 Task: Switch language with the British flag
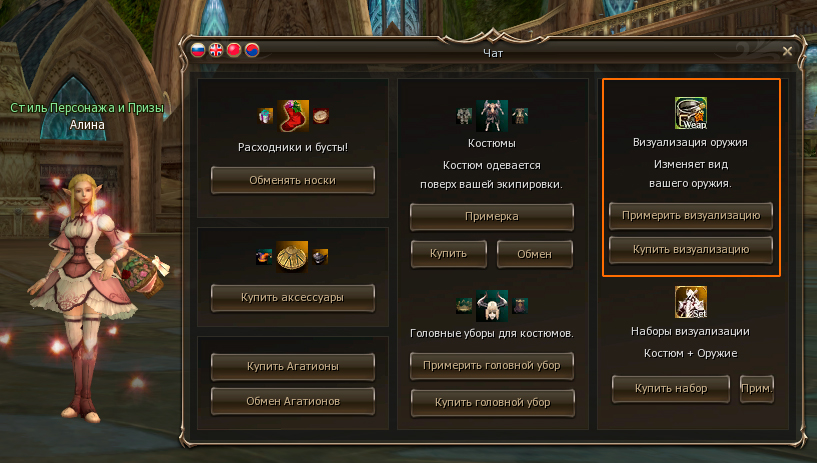pyautogui.click(x=216, y=50)
